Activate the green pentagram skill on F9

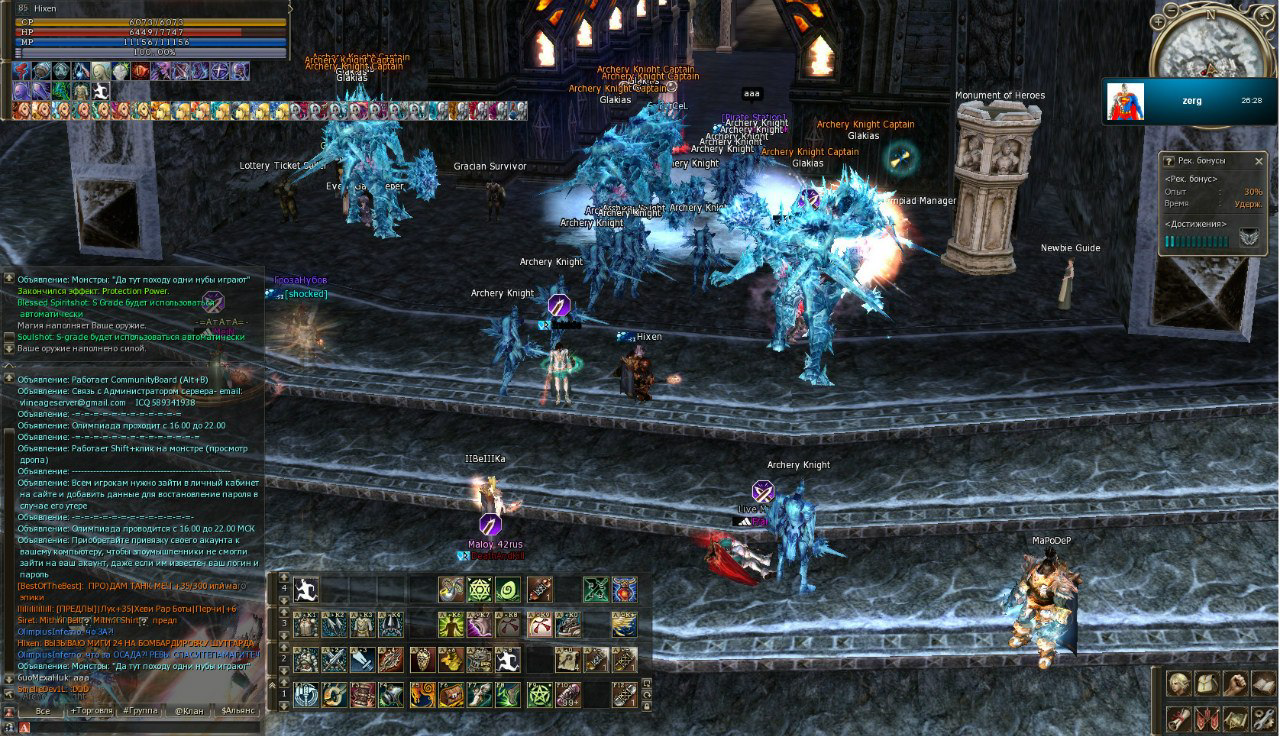click(539, 694)
